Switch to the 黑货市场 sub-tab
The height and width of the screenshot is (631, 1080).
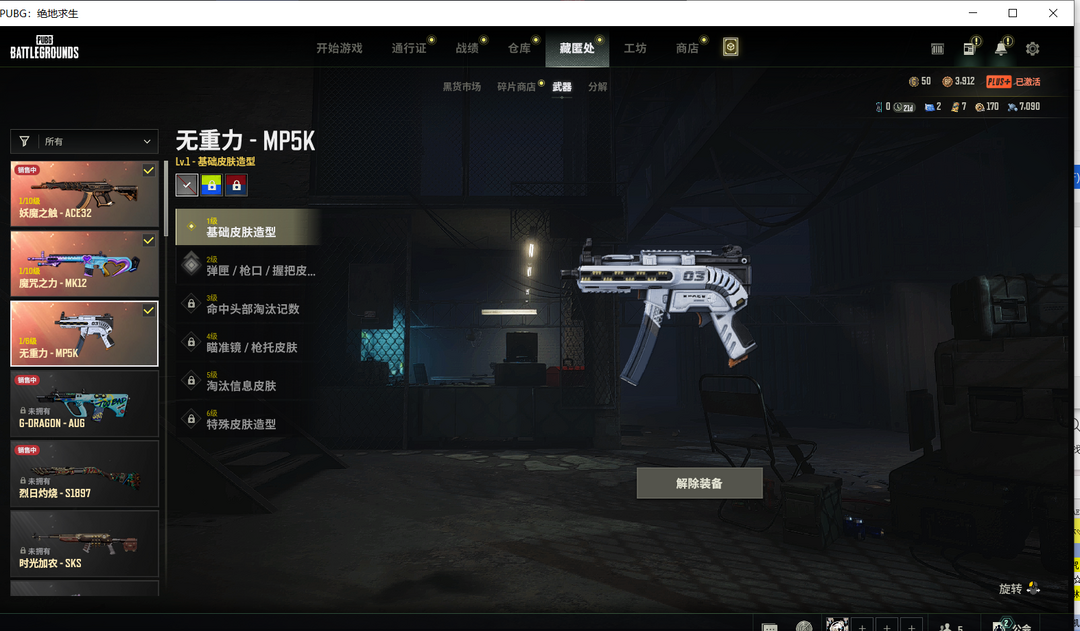point(462,87)
